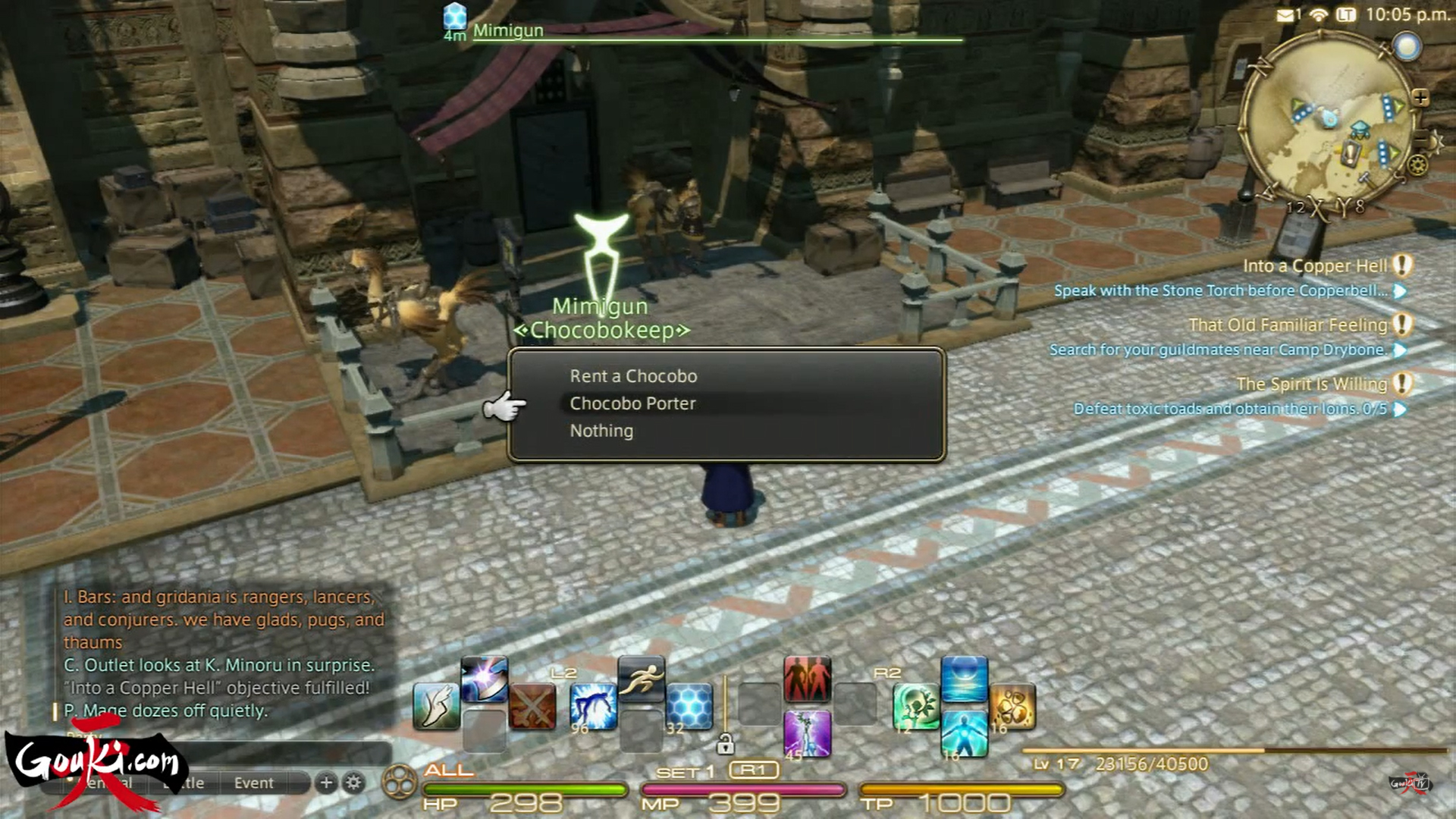Activate the golden running figure Sprint ability
The width and height of the screenshot is (1456, 819).
(x=641, y=679)
